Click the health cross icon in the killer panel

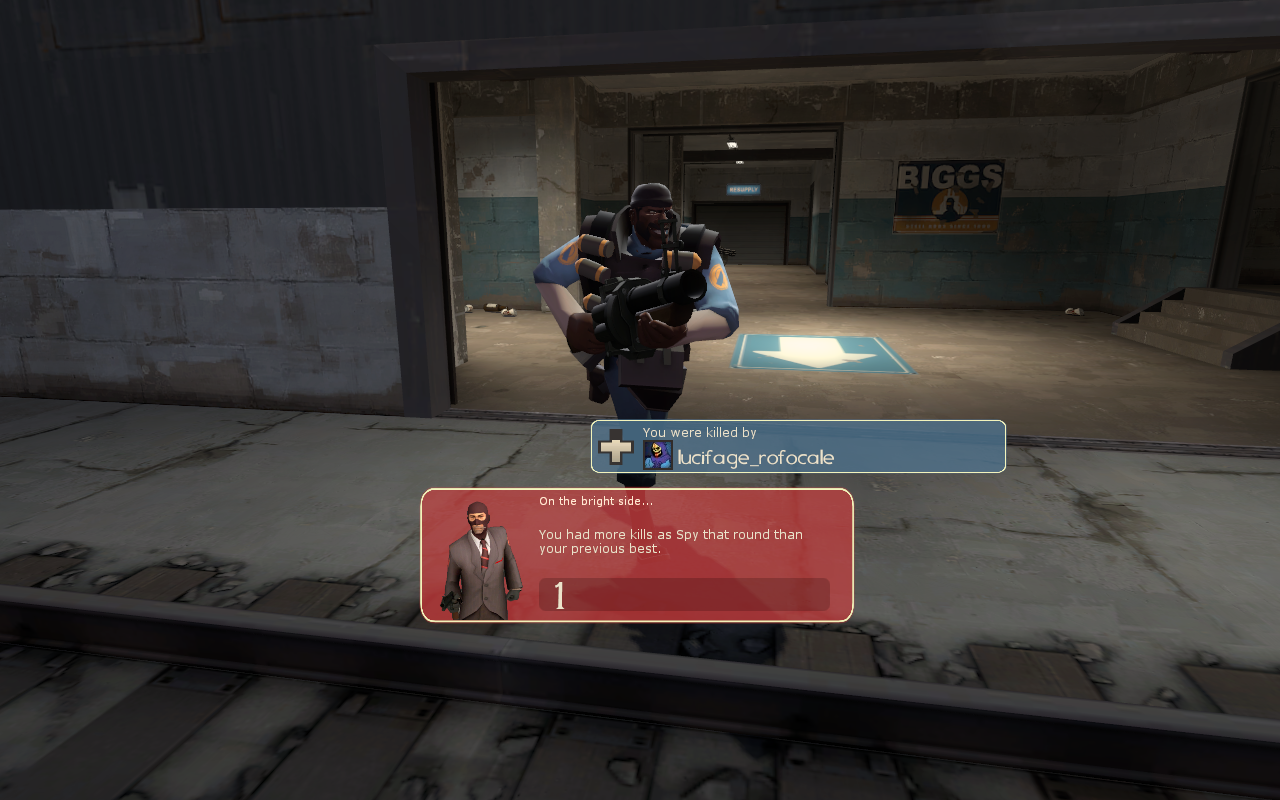coord(616,447)
